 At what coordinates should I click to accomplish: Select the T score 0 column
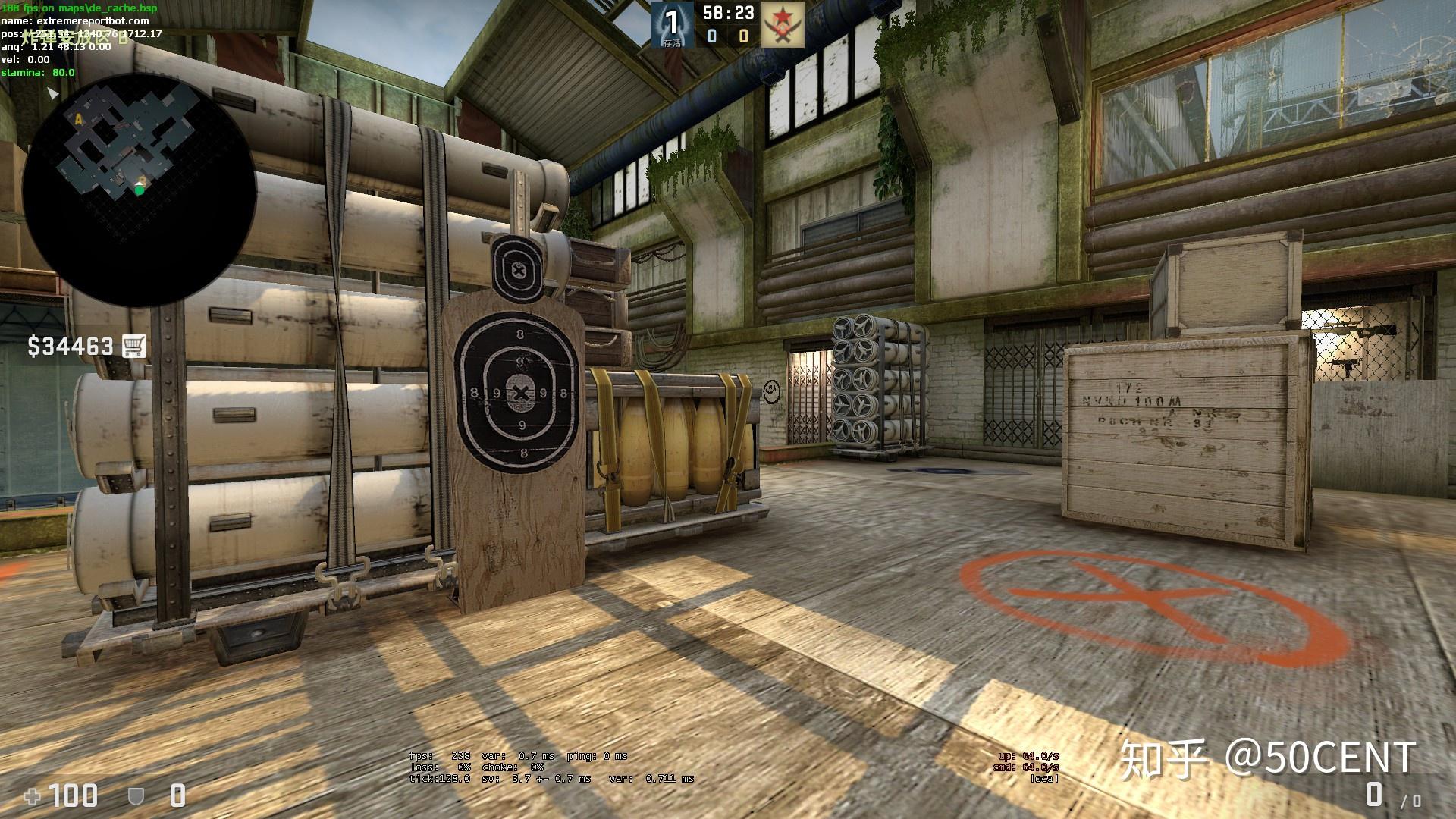click(x=742, y=36)
